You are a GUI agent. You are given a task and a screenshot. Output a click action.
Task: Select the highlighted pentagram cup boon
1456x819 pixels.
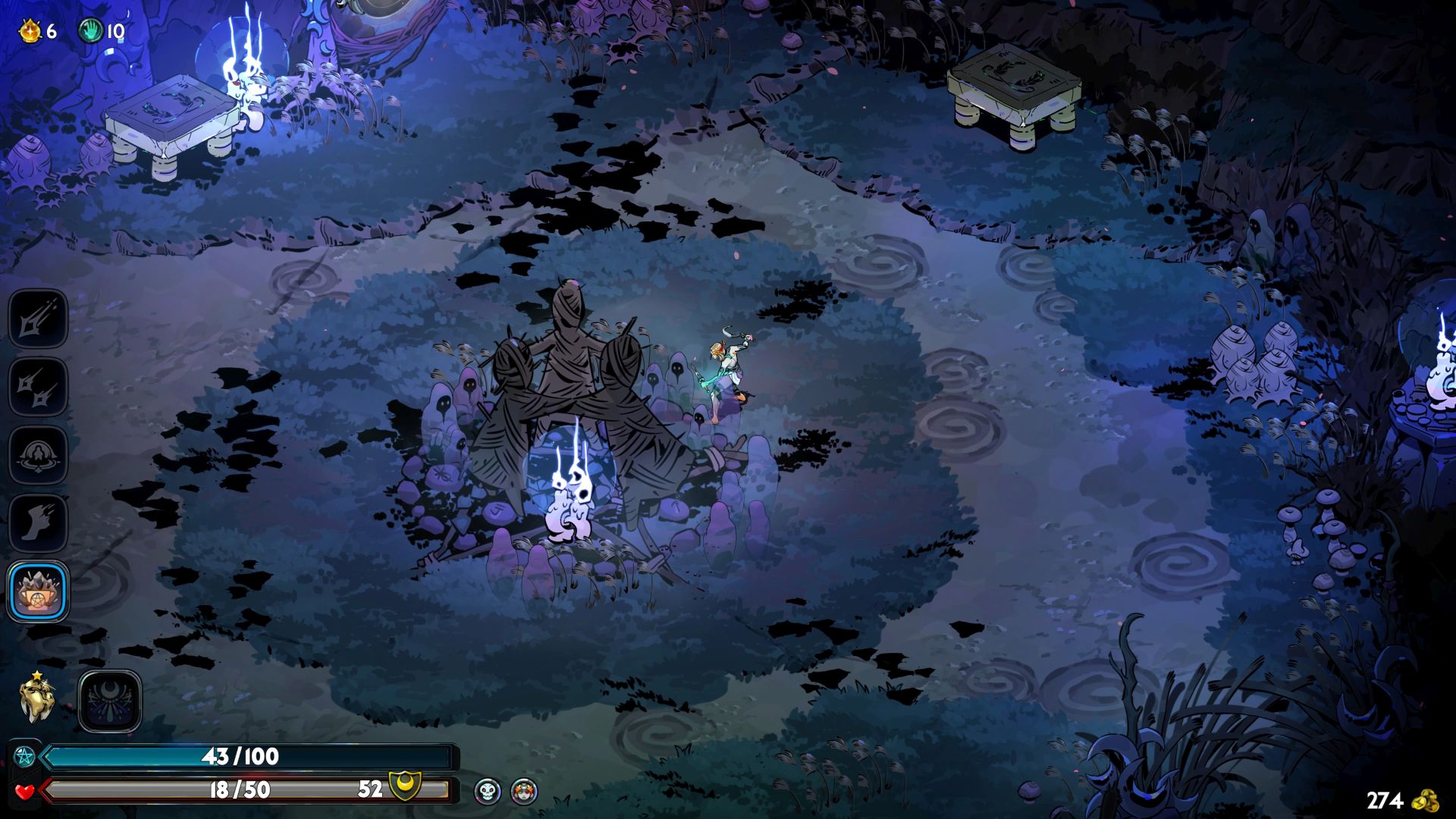[x=38, y=591]
